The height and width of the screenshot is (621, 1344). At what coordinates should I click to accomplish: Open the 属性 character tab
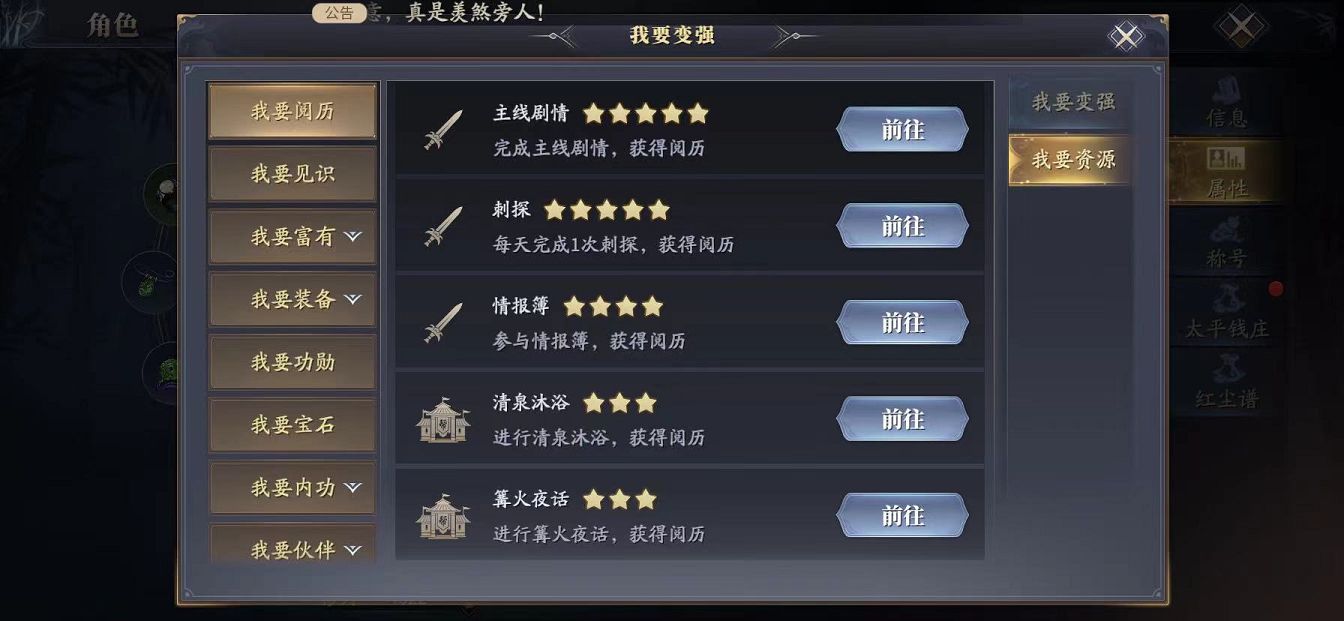pyautogui.click(x=1226, y=172)
